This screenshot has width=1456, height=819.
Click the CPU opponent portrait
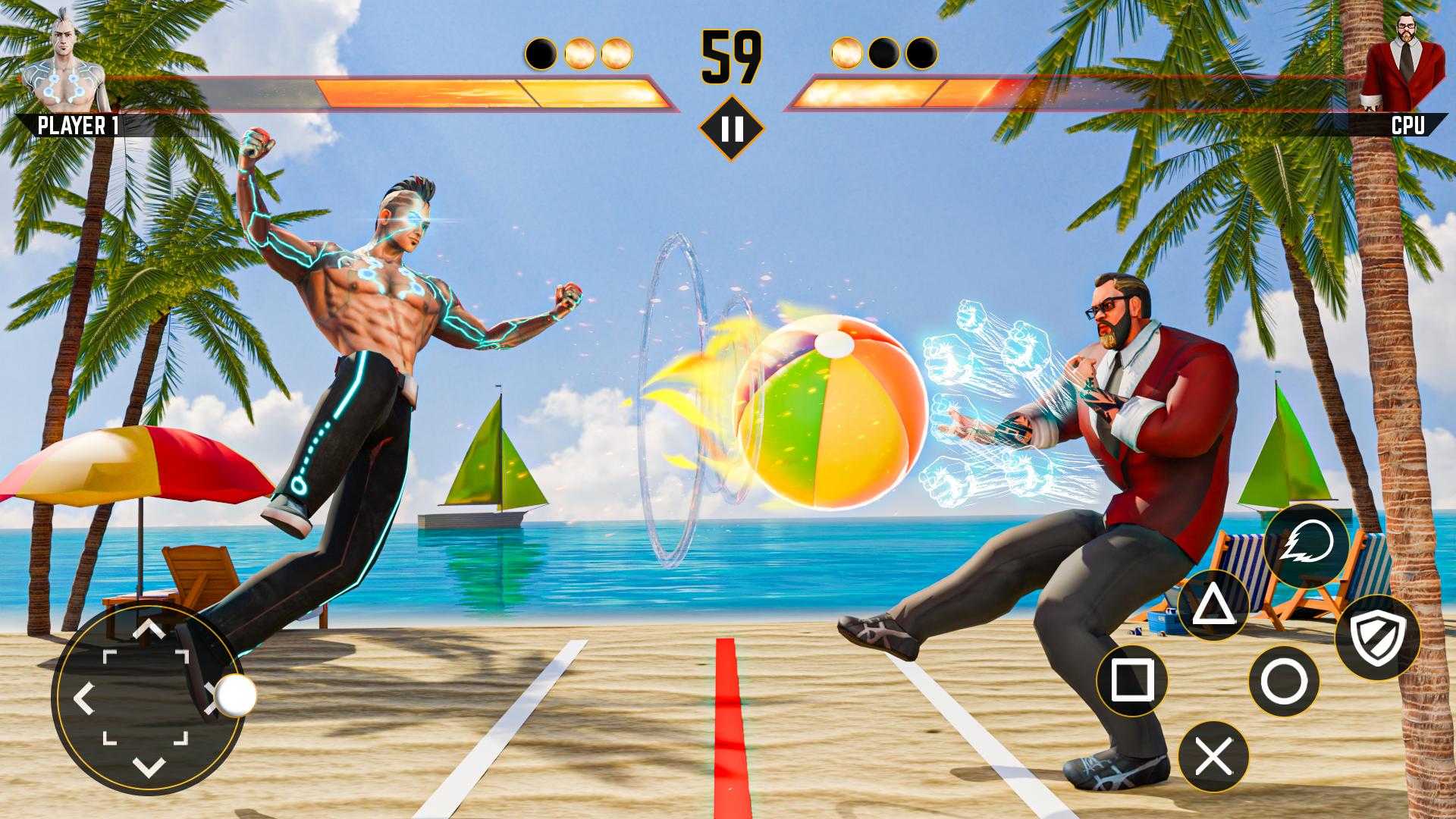(1397, 67)
